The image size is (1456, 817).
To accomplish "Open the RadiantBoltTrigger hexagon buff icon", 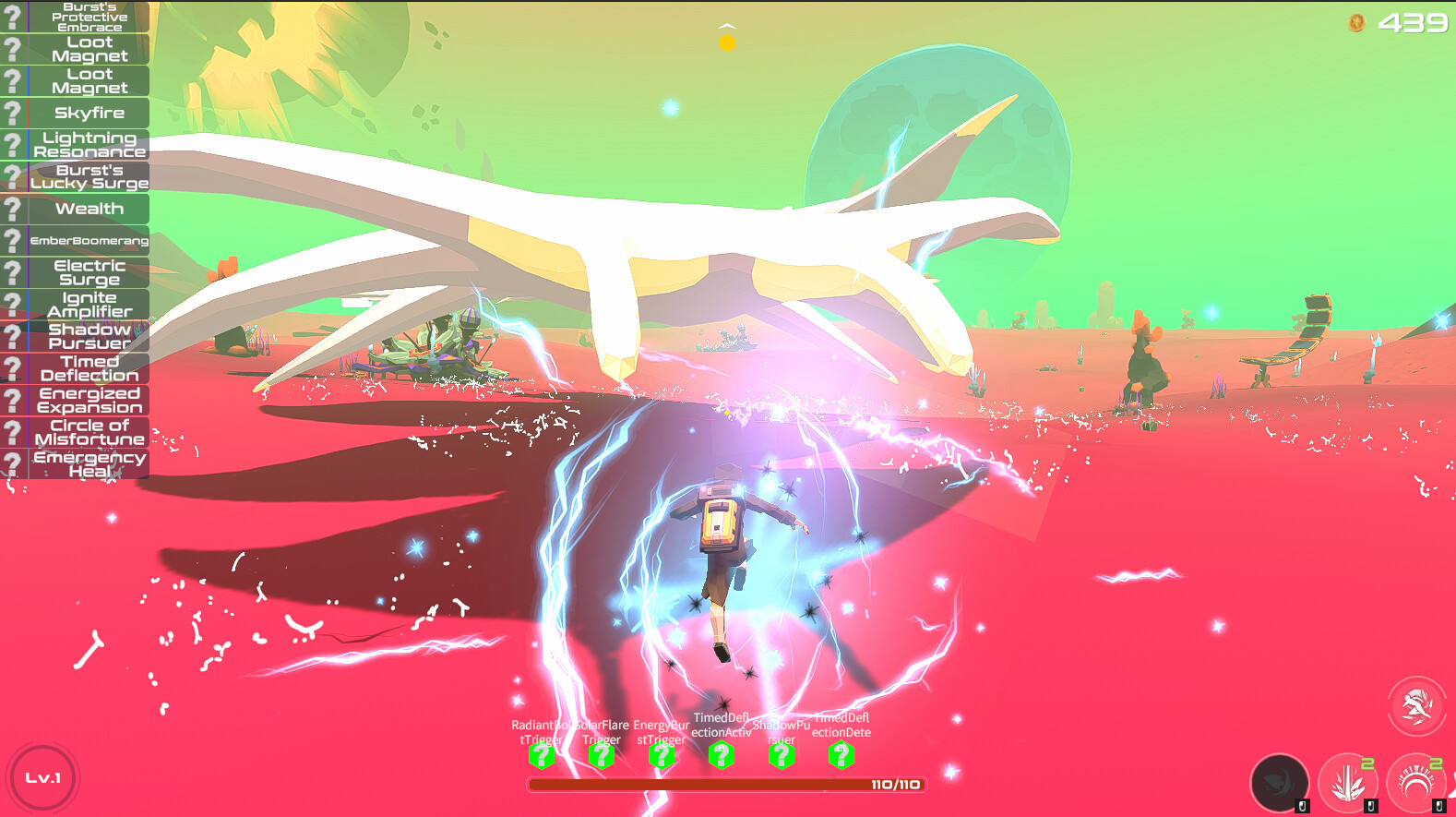I will click(543, 755).
